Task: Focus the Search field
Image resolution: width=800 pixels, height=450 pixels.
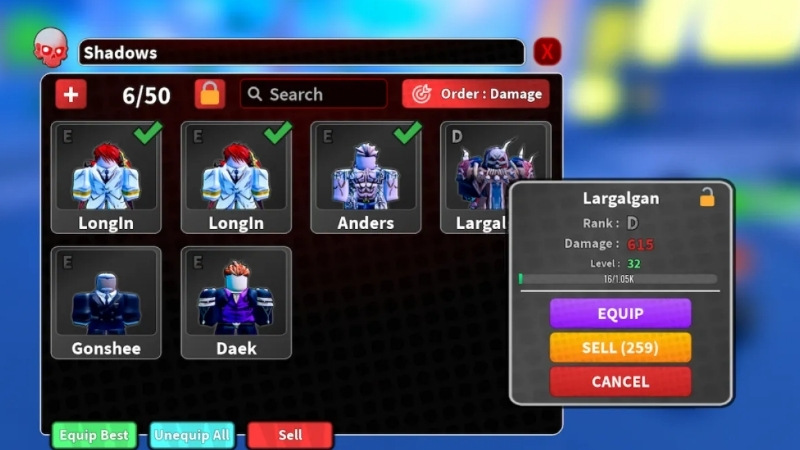Action: [314, 94]
